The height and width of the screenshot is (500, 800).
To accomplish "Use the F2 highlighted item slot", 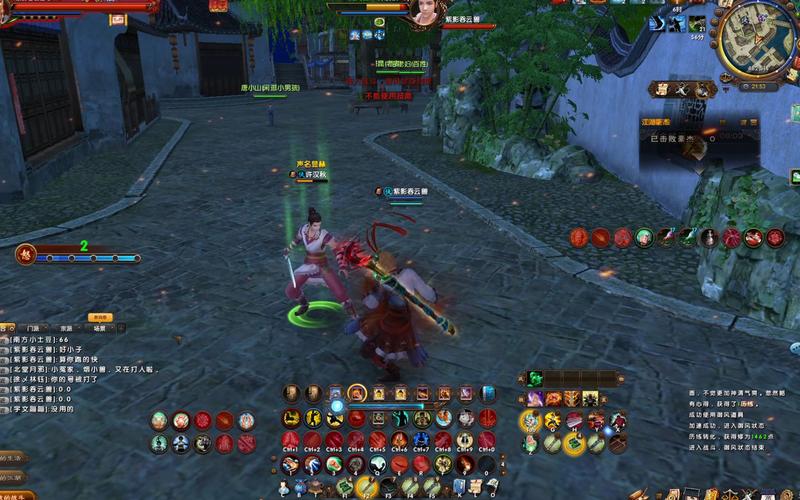I will pos(367,486).
